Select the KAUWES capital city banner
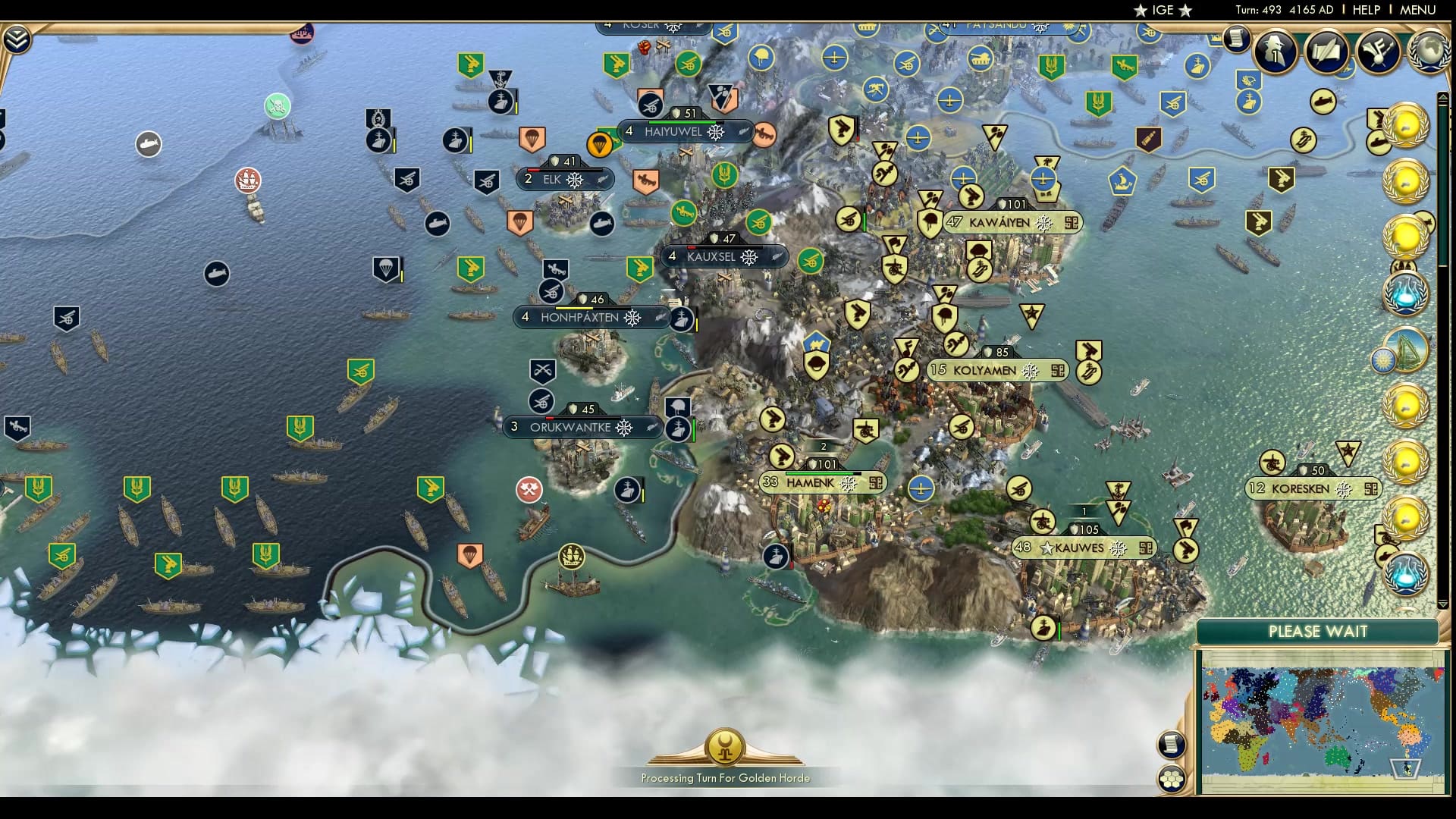 [x=1084, y=548]
